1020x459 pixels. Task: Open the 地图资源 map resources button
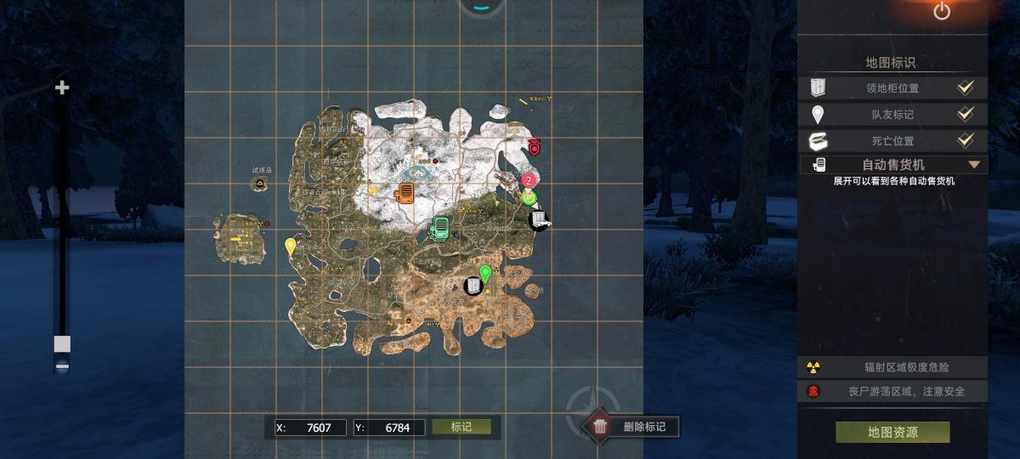[x=892, y=432]
